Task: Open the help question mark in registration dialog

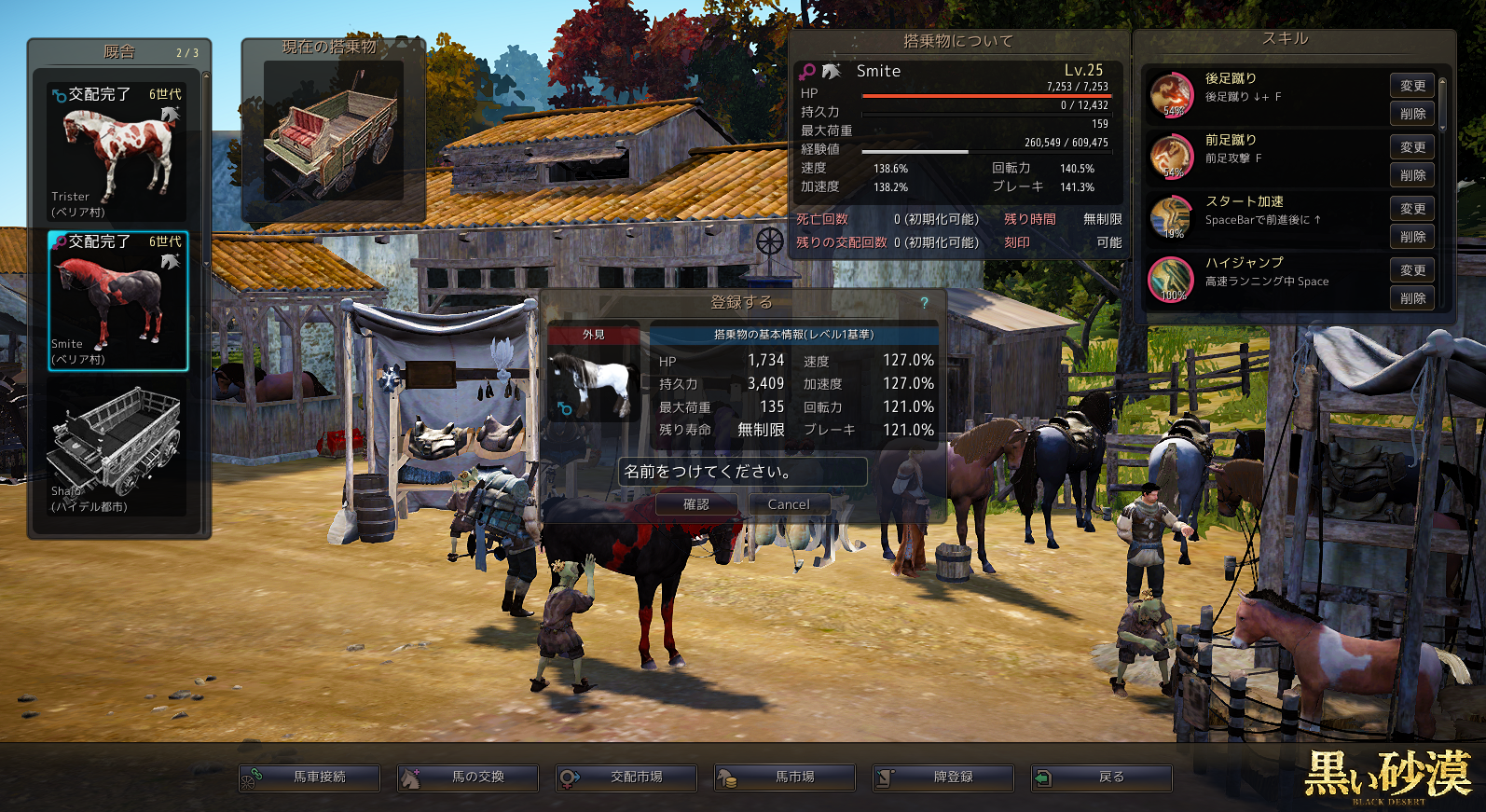Action: (x=924, y=303)
